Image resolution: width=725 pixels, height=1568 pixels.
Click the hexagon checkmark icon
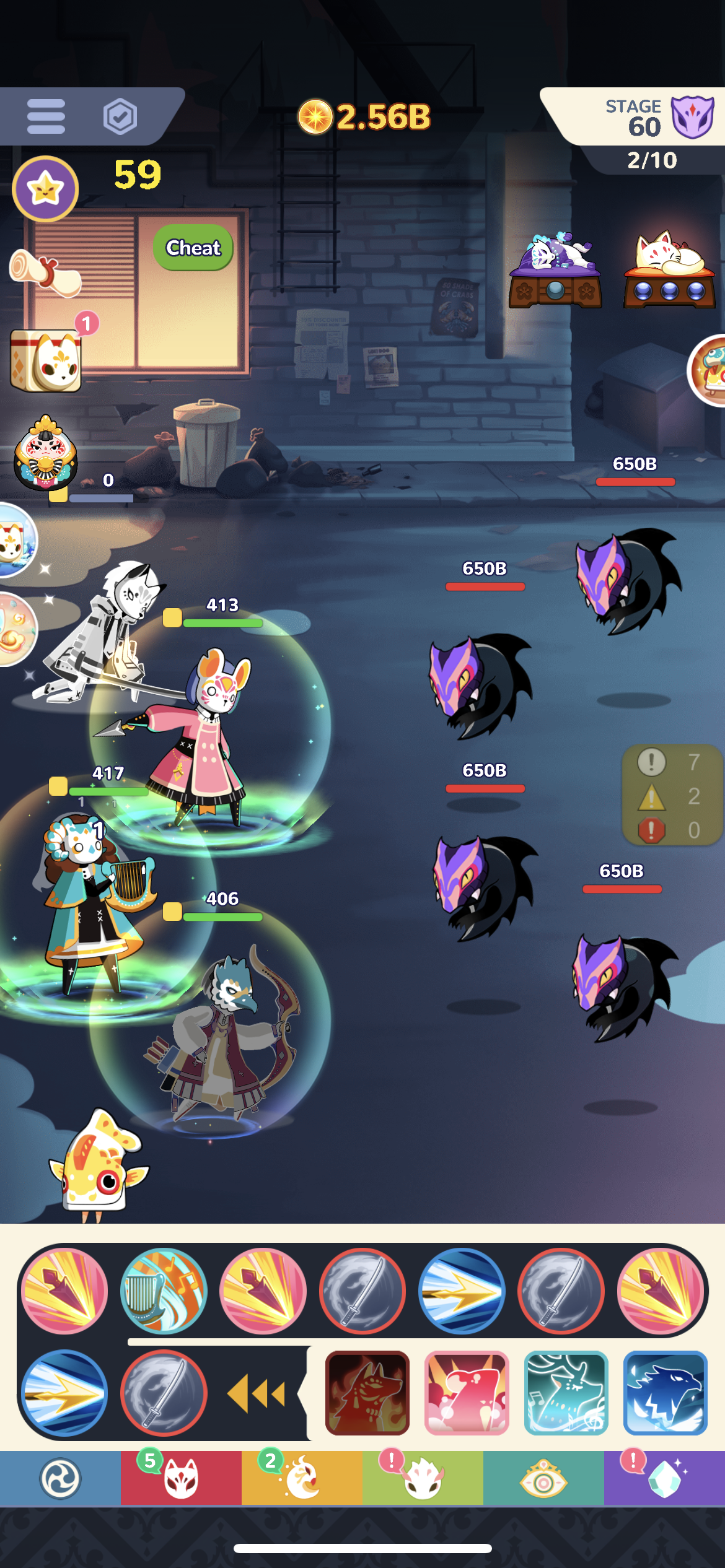click(x=120, y=116)
